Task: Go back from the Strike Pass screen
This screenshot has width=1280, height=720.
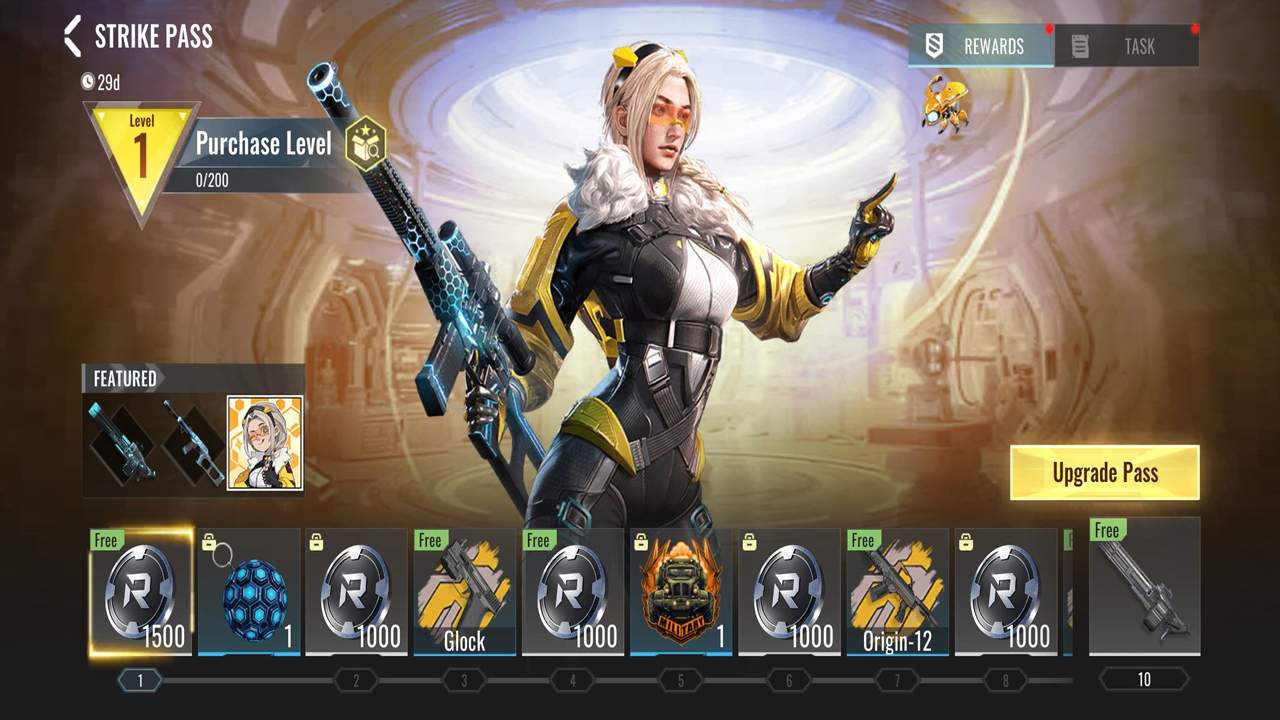Action: pyautogui.click(x=72, y=37)
